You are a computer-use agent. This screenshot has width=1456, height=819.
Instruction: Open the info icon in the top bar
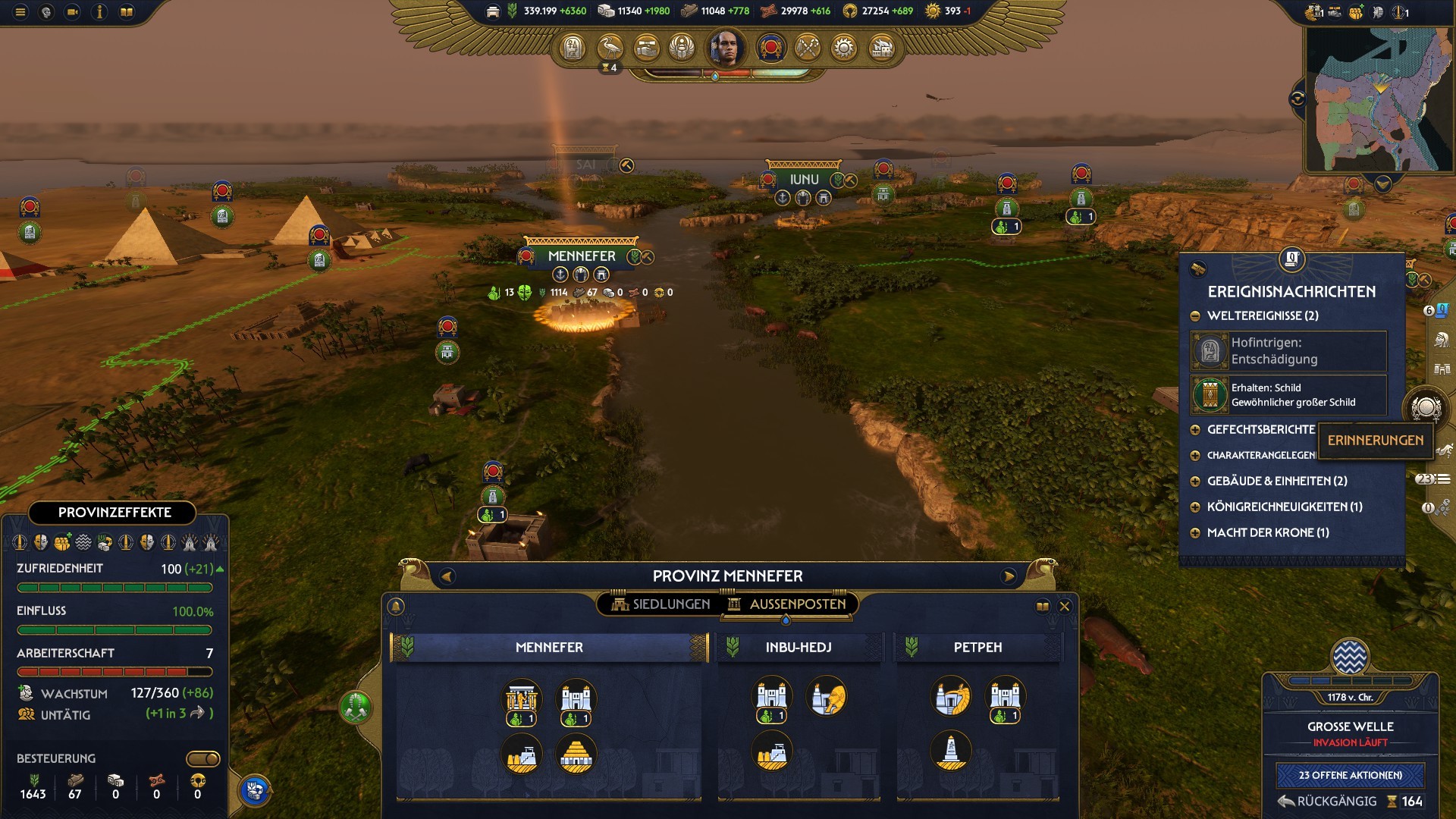click(x=99, y=12)
